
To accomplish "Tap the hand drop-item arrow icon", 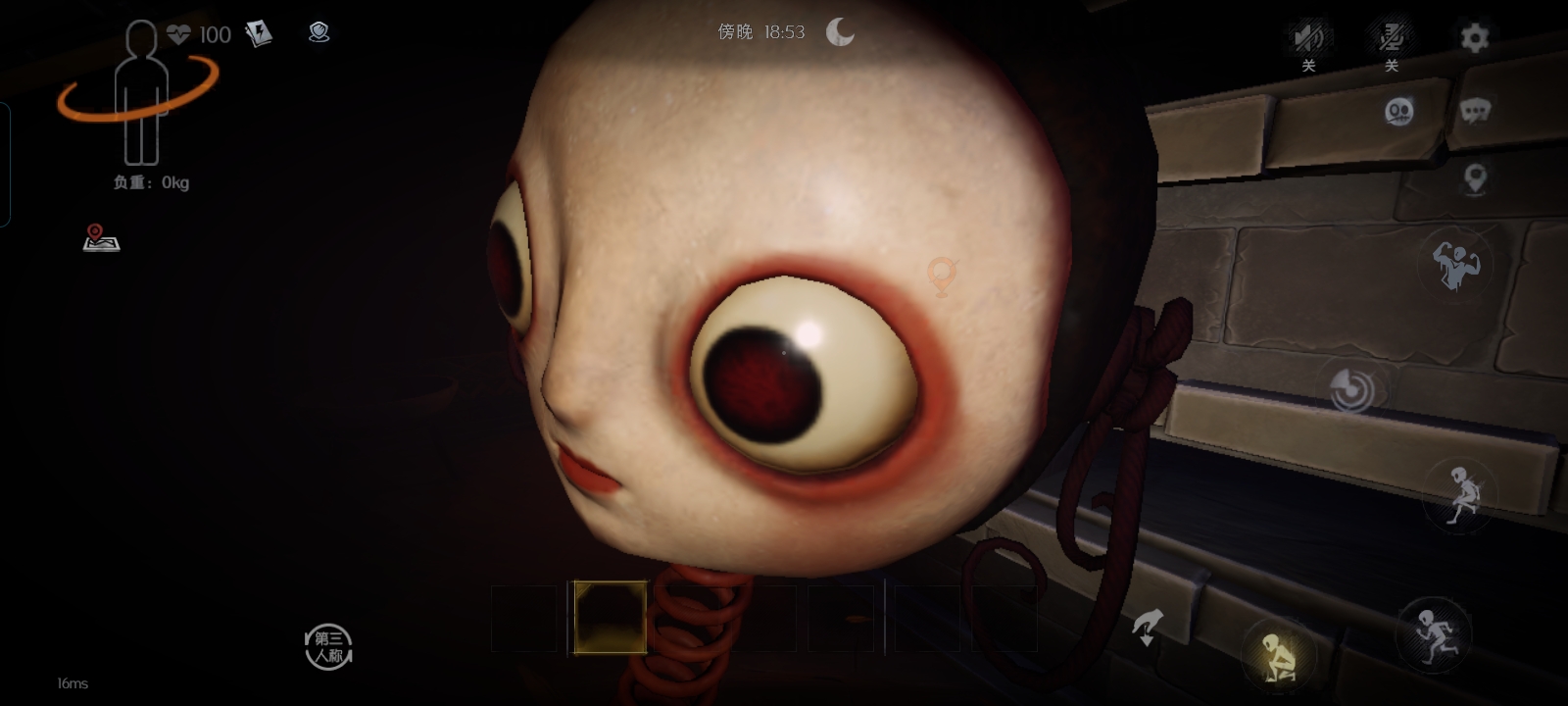I will [1148, 627].
